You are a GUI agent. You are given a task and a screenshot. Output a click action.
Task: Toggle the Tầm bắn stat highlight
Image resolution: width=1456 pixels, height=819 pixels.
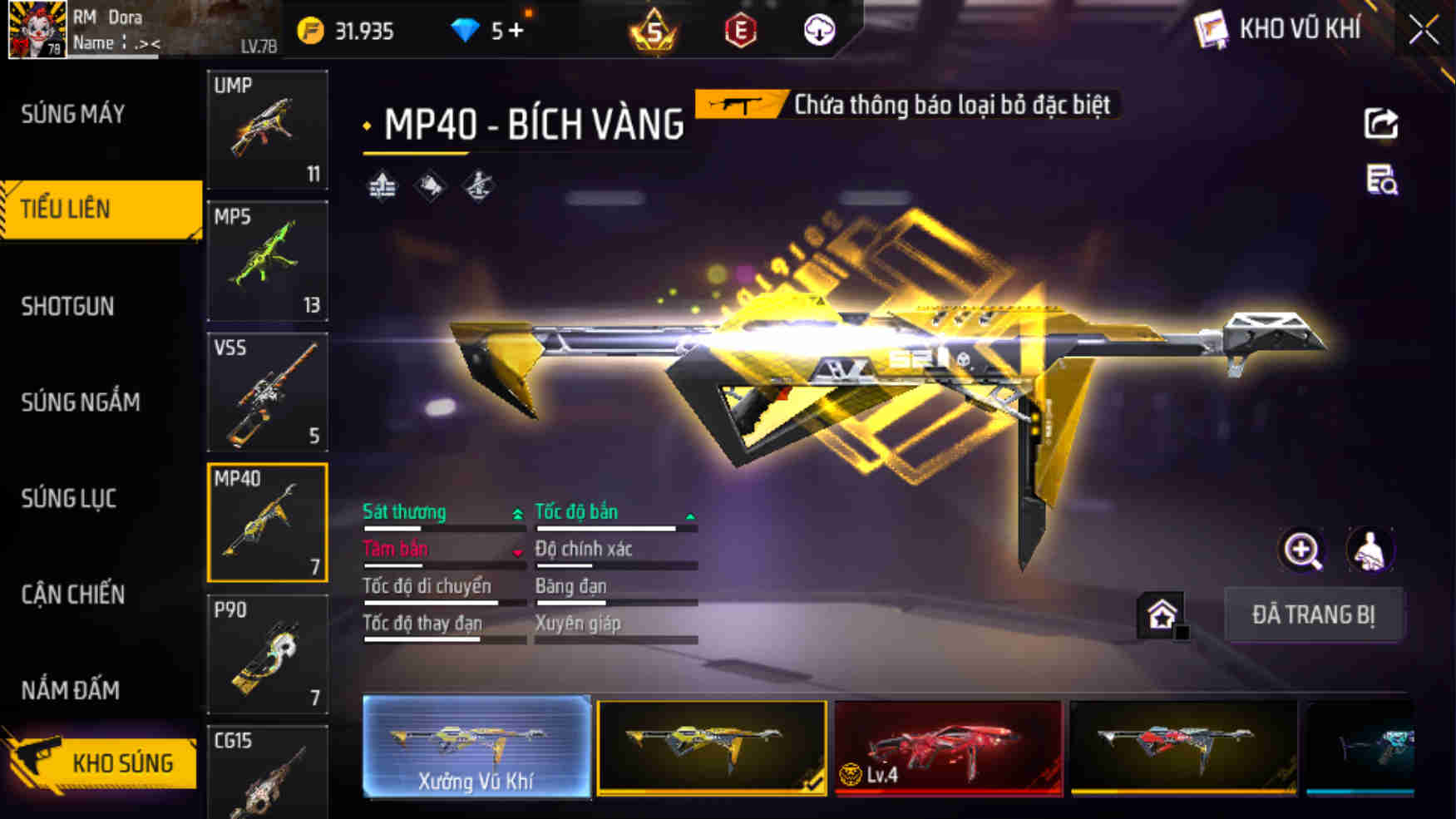click(395, 549)
